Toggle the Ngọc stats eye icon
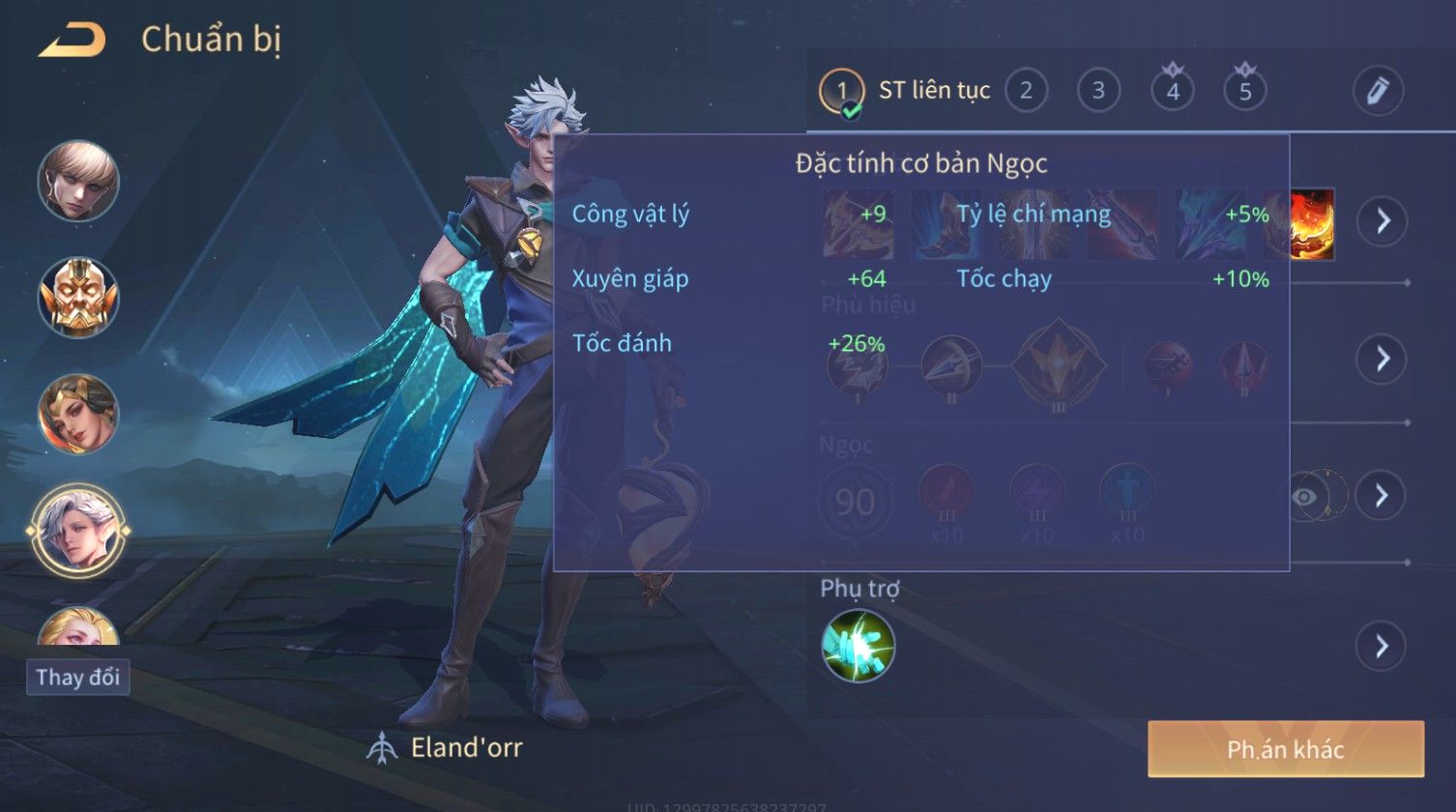This screenshot has width=1456, height=812. click(x=1306, y=497)
